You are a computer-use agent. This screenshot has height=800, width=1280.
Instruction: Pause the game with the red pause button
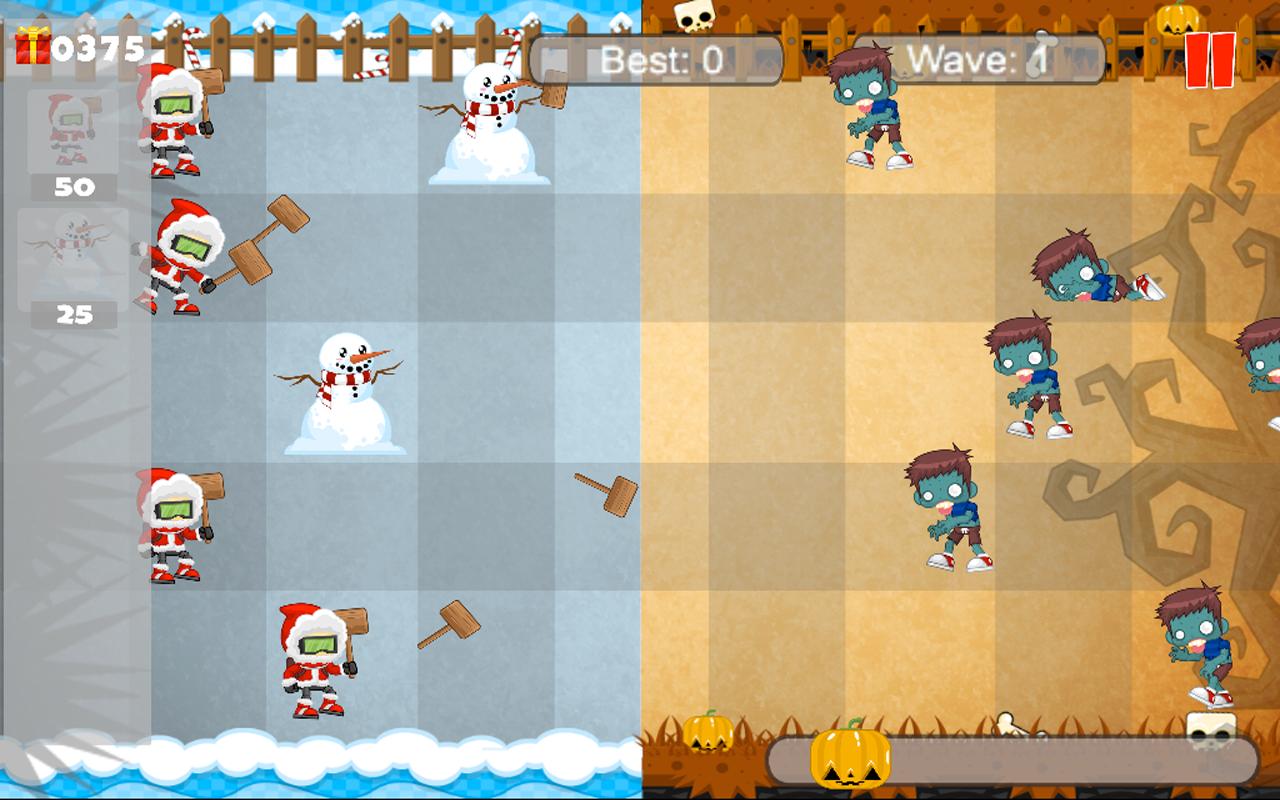[1210, 59]
